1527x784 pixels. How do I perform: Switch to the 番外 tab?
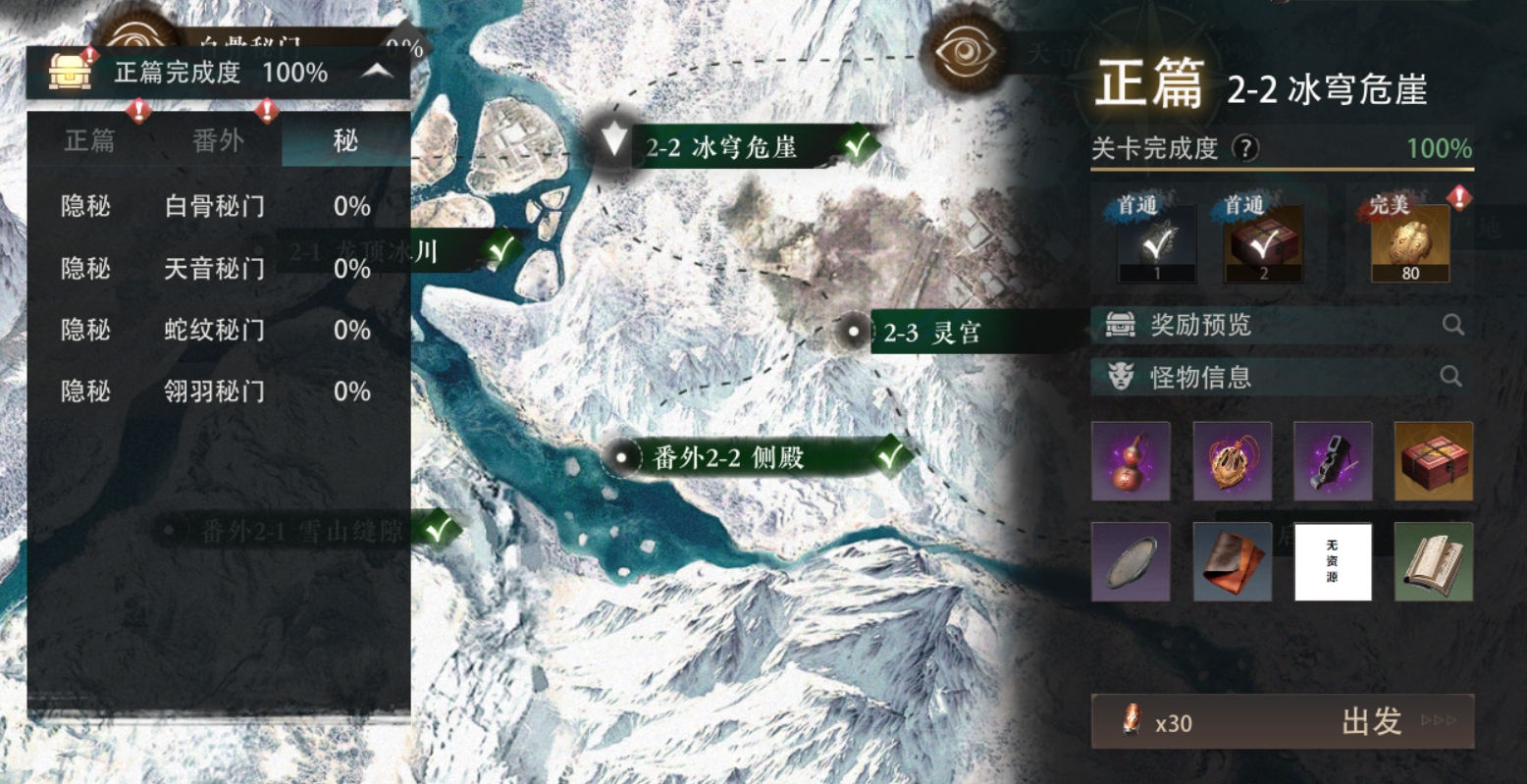click(218, 139)
